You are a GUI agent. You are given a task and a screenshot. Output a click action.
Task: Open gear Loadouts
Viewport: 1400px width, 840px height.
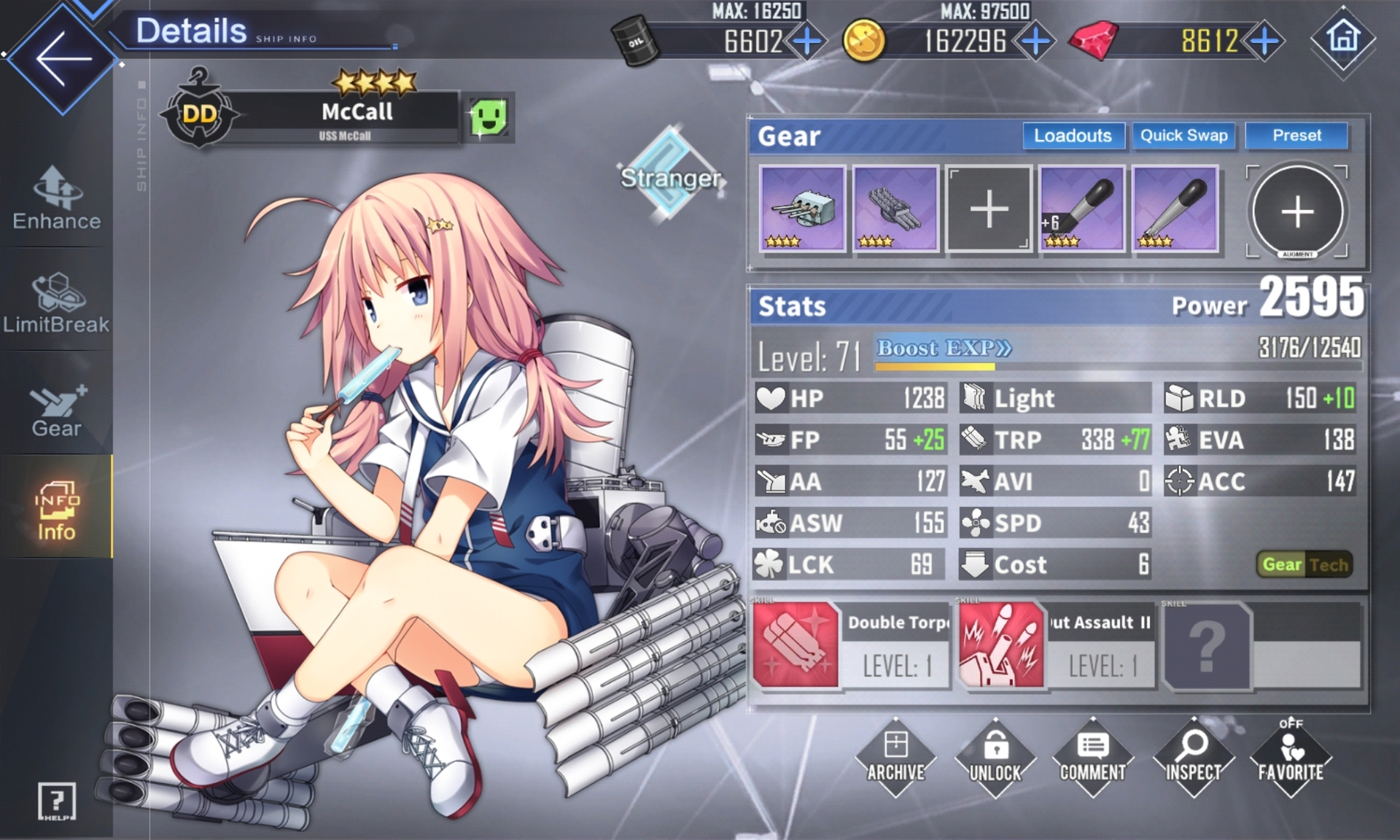1073,136
